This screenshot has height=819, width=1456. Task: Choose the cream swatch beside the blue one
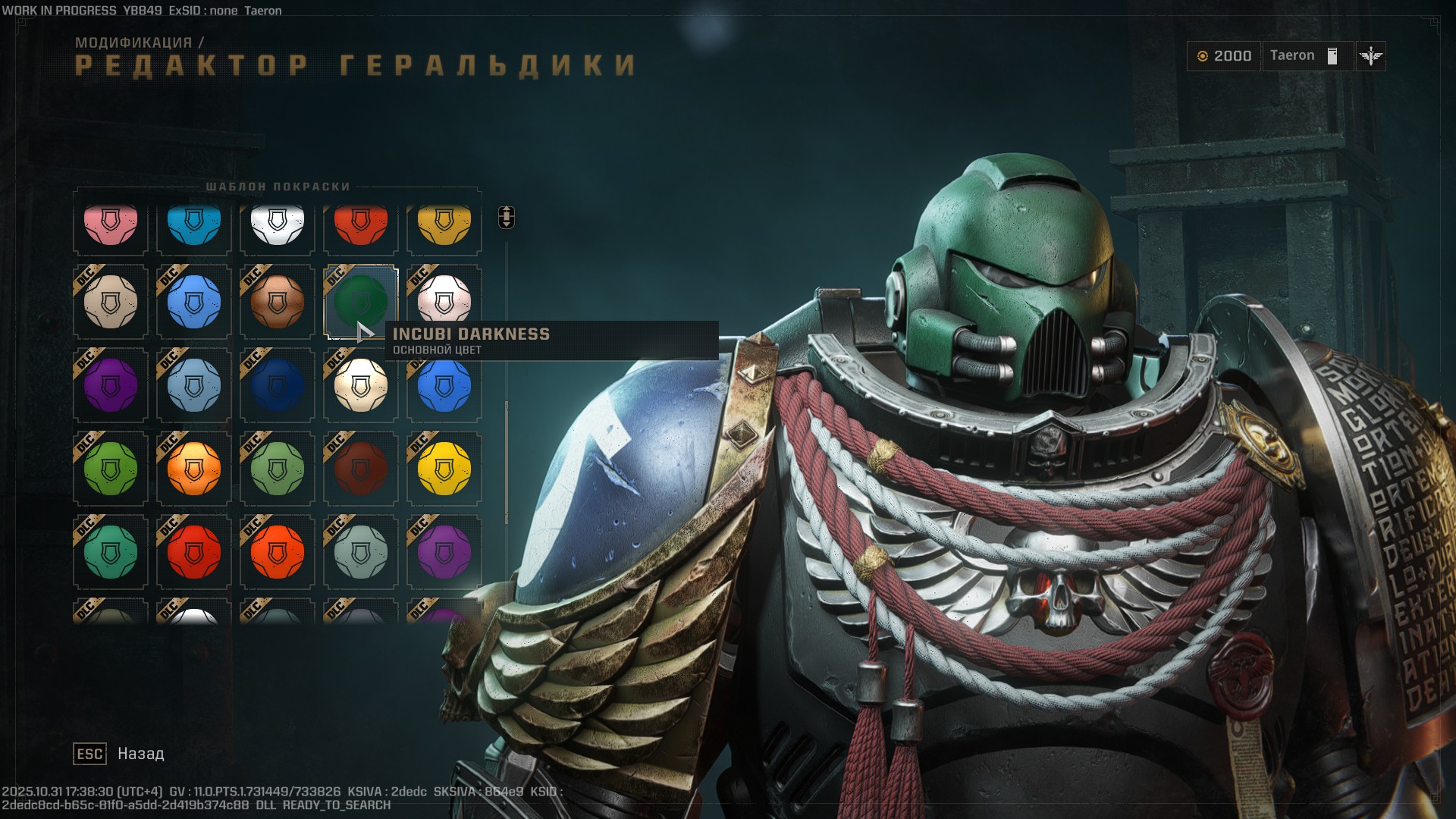(x=109, y=303)
